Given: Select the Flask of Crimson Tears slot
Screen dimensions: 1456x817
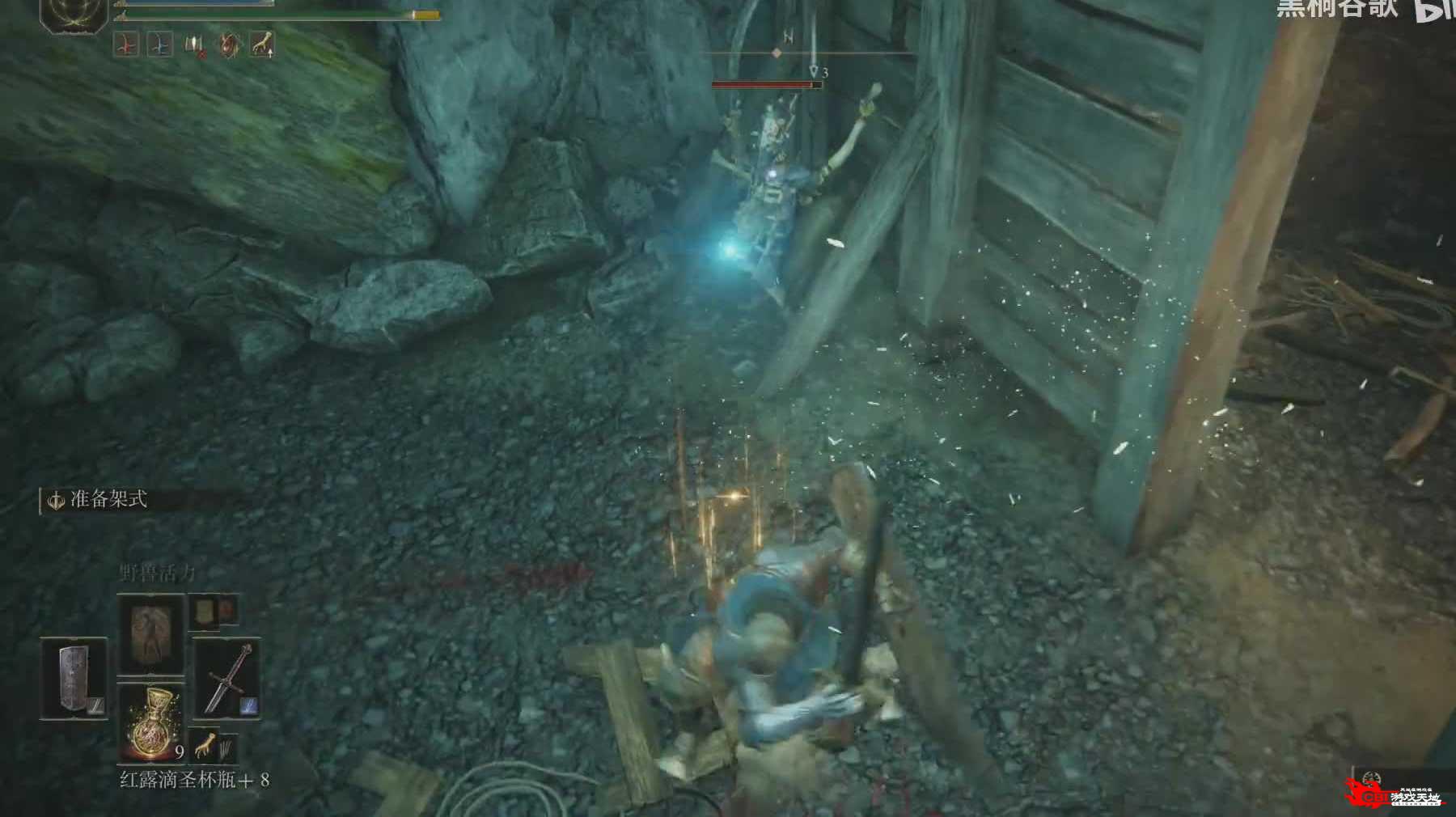Looking at the screenshot, I should tap(151, 722).
